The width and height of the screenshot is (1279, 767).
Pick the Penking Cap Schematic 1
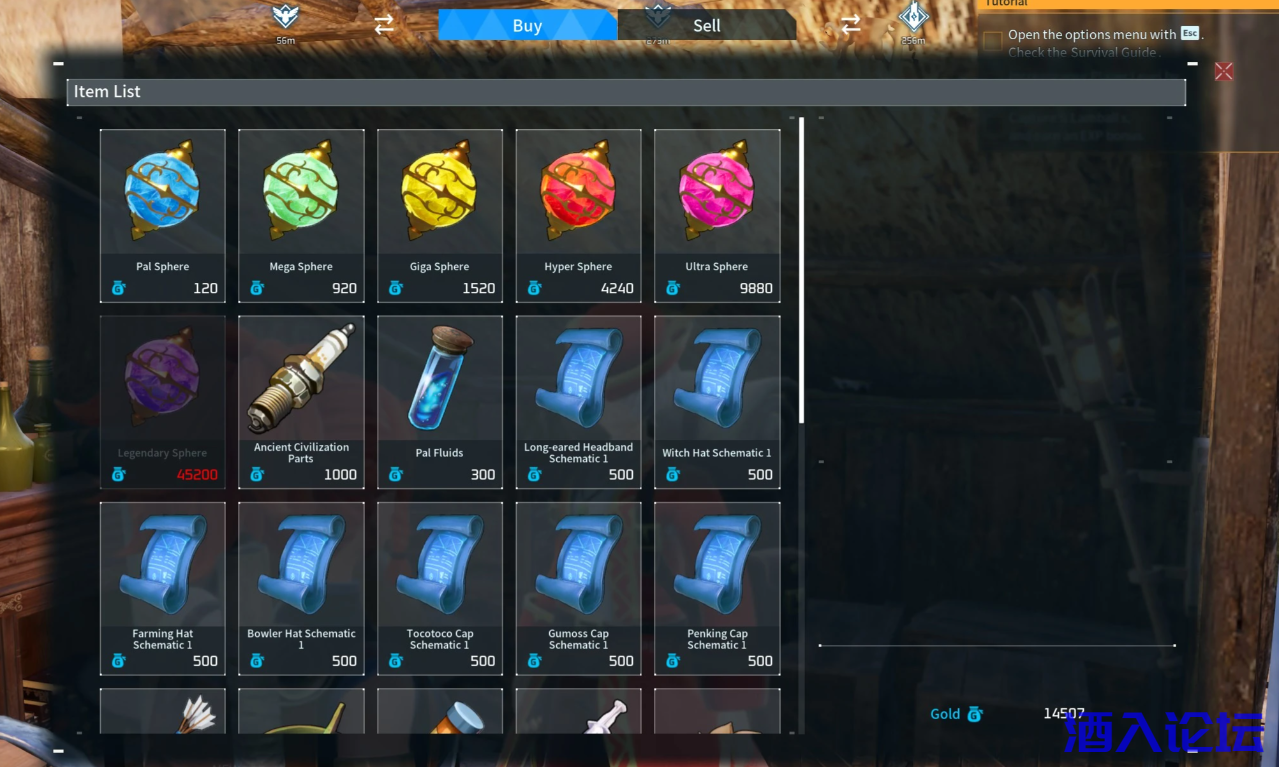click(x=717, y=588)
